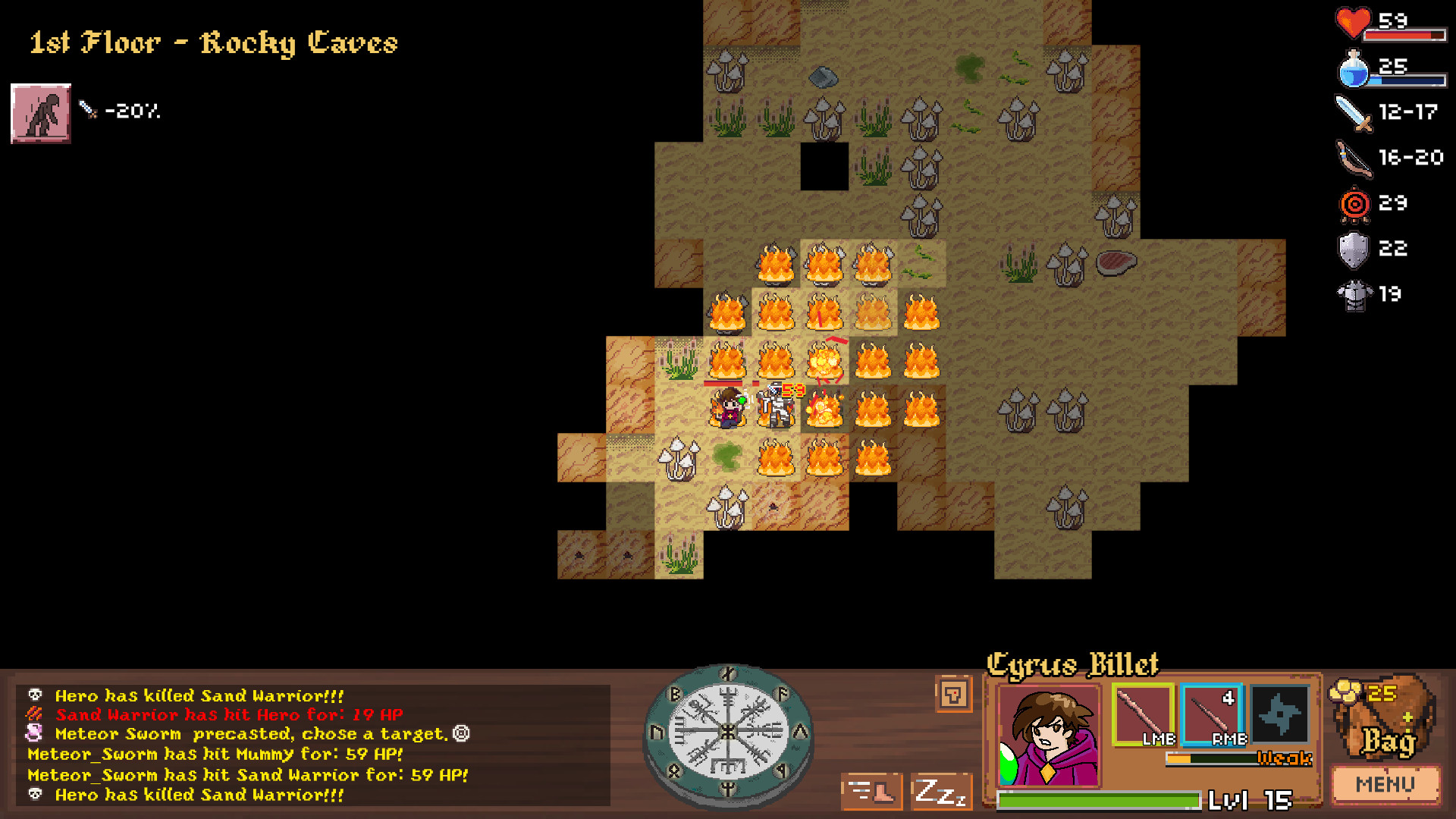This screenshot has height=819, width=1456.
Task: Select the RMB wand slot with 4 charges
Action: click(1212, 713)
